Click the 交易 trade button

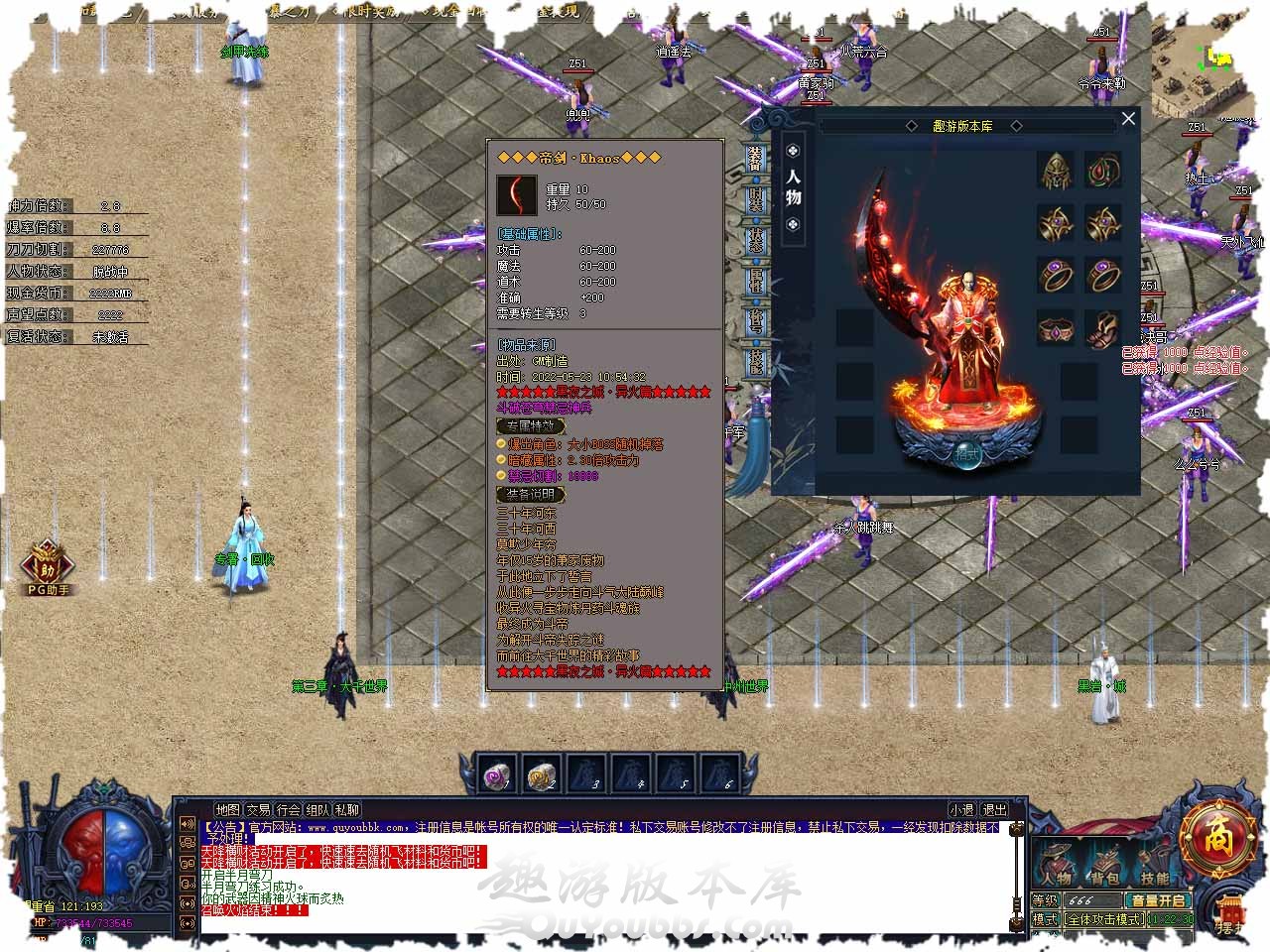click(x=259, y=810)
